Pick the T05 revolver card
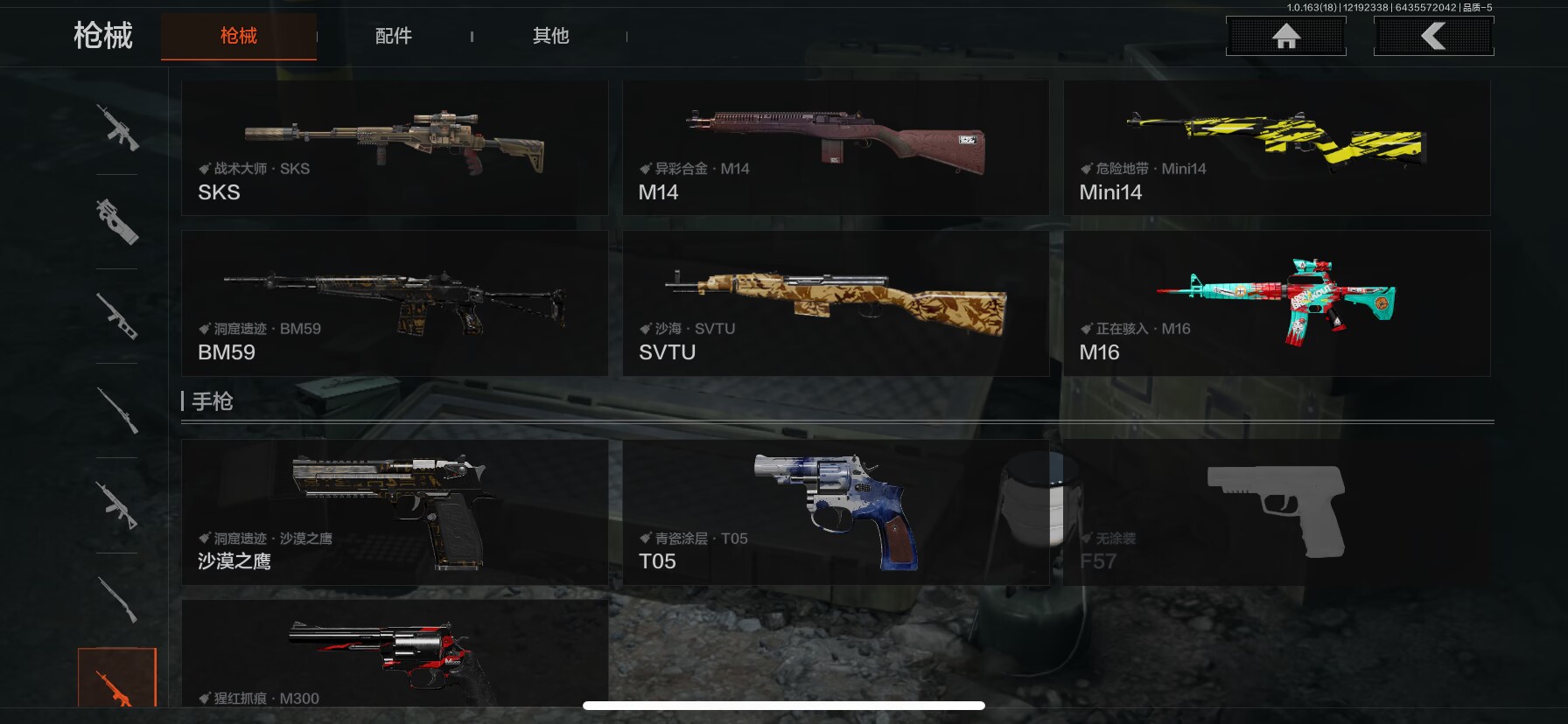This screenshot has width=1568, height=724. tap(835, 512)
